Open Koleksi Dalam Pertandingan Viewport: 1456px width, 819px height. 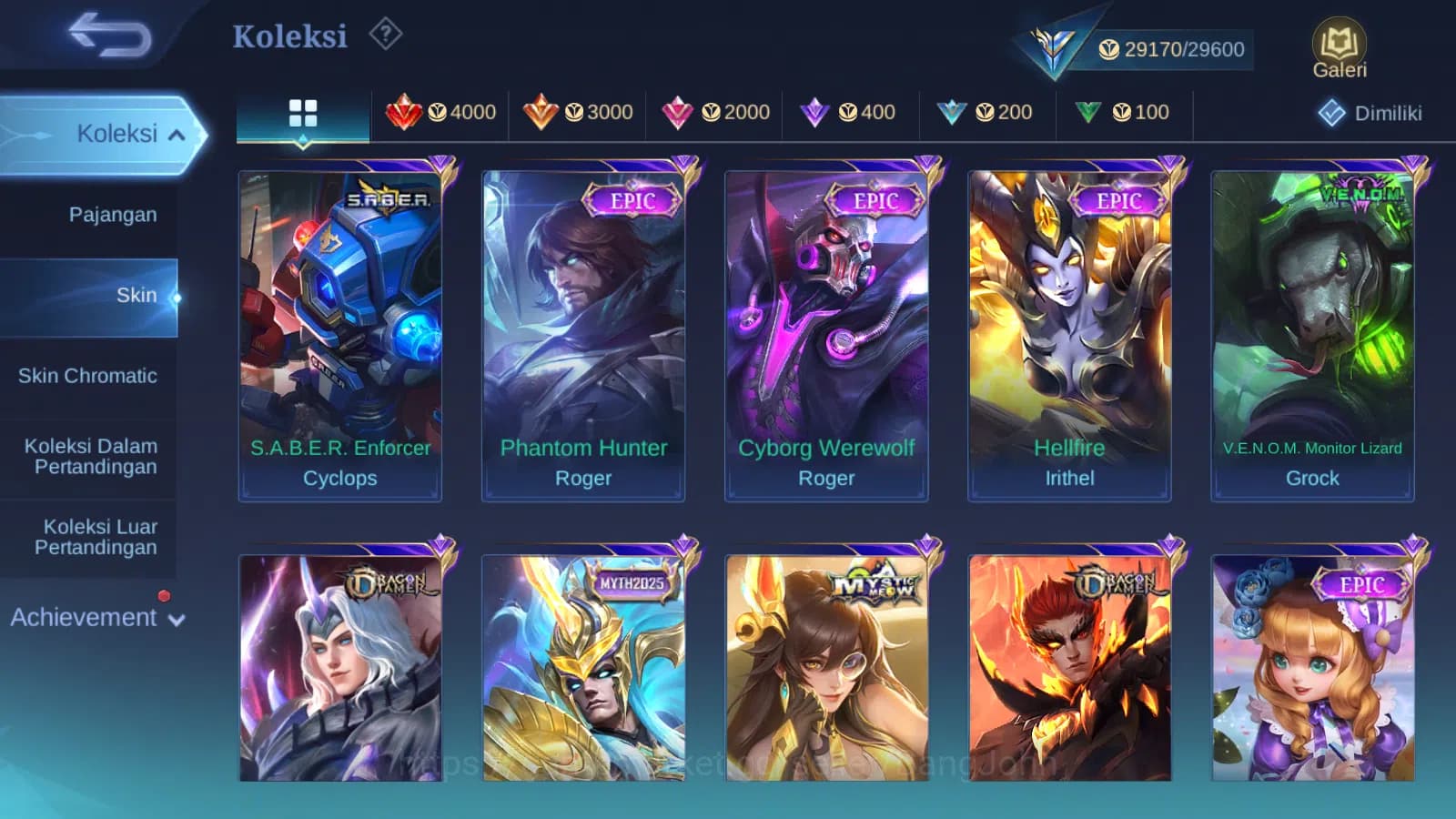(x=88, y=456)
